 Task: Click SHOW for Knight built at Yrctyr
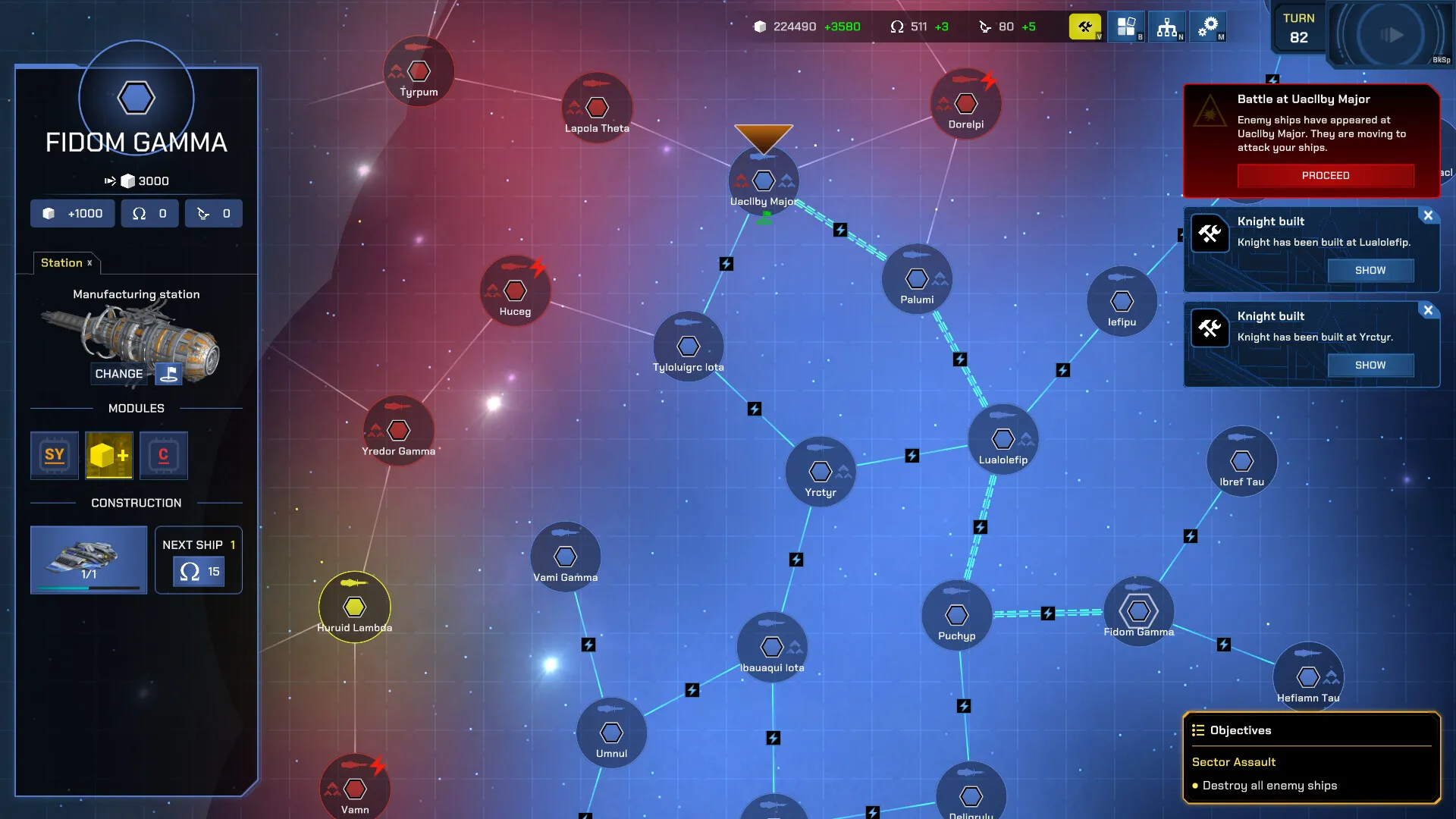1370,365
